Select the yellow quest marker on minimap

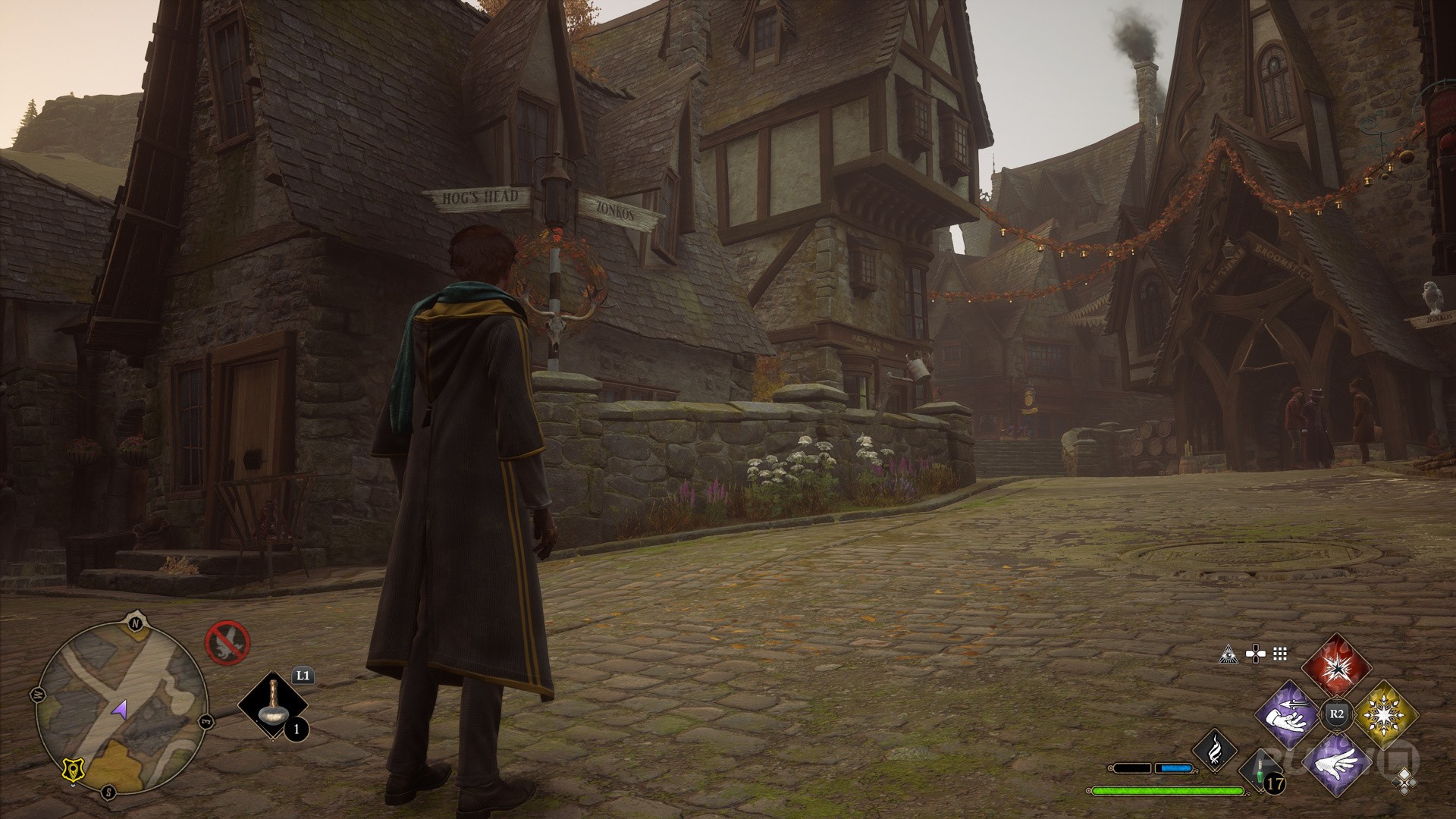[73, 770]
